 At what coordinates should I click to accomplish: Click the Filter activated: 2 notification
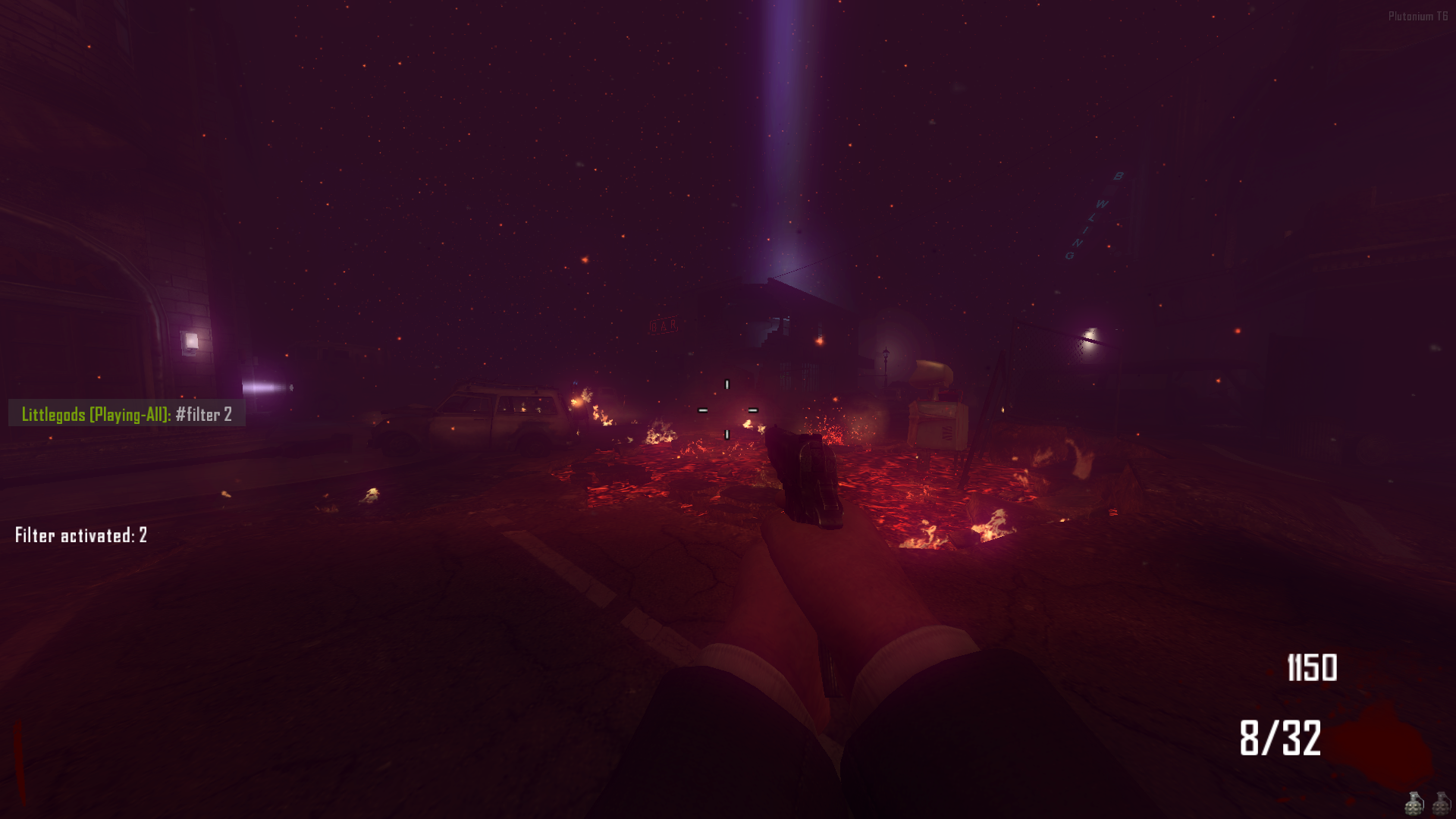(x=80, y=535)
